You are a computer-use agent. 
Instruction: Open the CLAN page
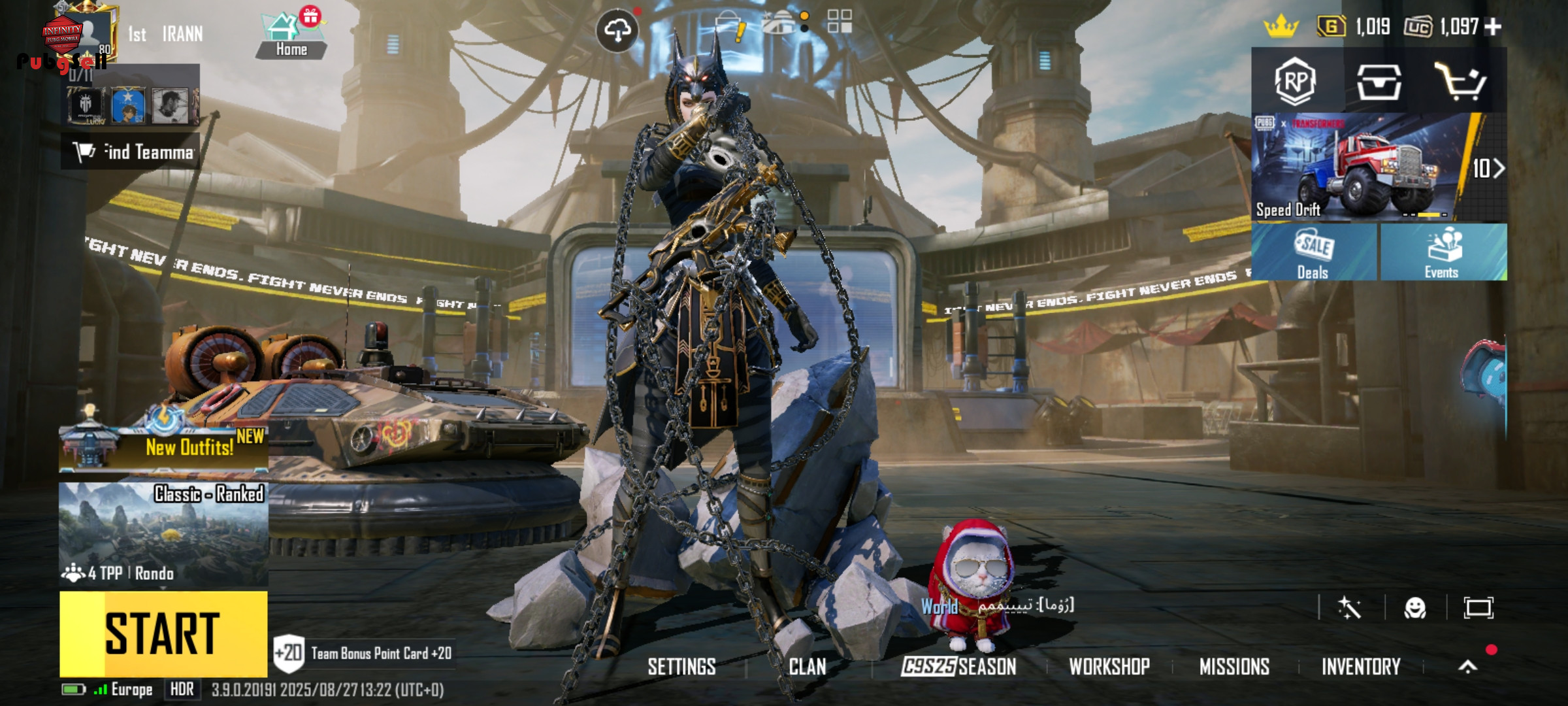click(808, 667)
